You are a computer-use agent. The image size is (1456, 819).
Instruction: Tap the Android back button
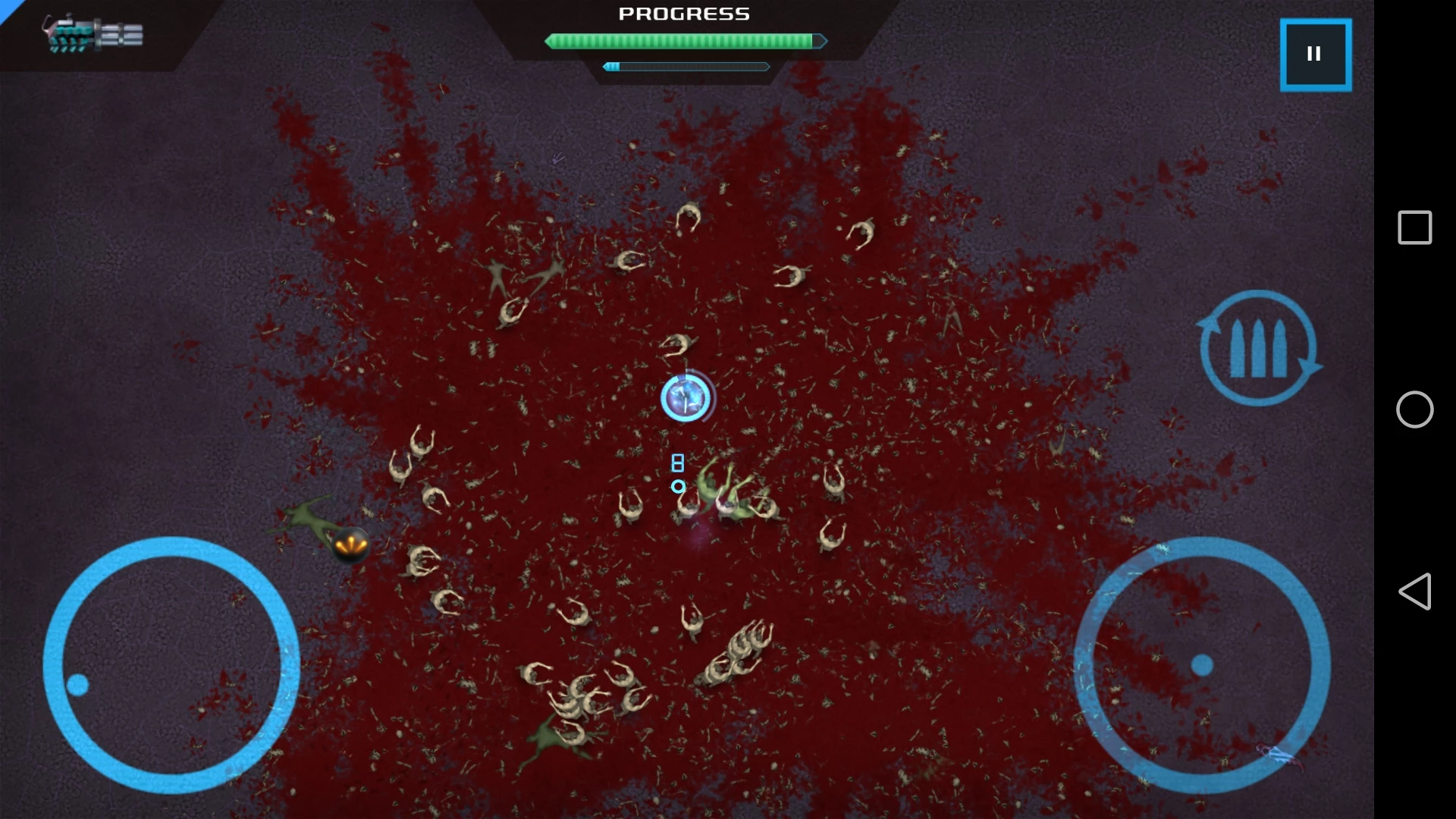(x=1414, y=591)
